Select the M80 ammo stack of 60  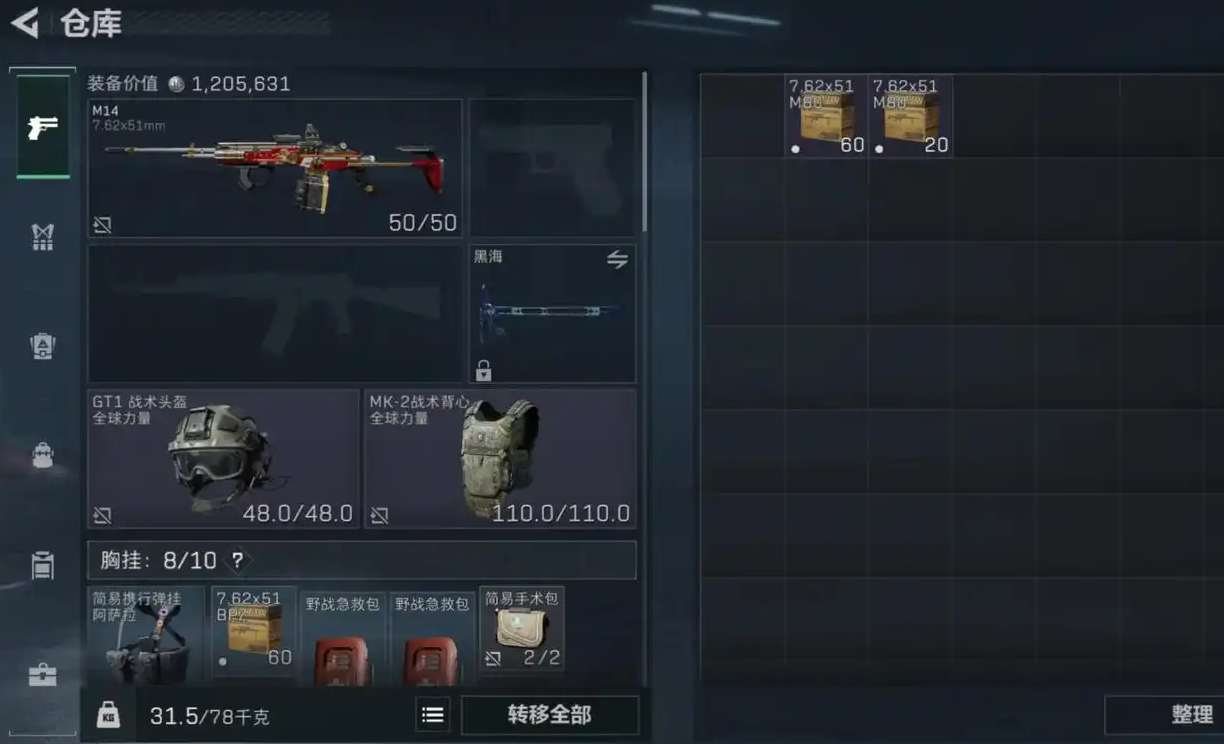(x=826, y=116)
